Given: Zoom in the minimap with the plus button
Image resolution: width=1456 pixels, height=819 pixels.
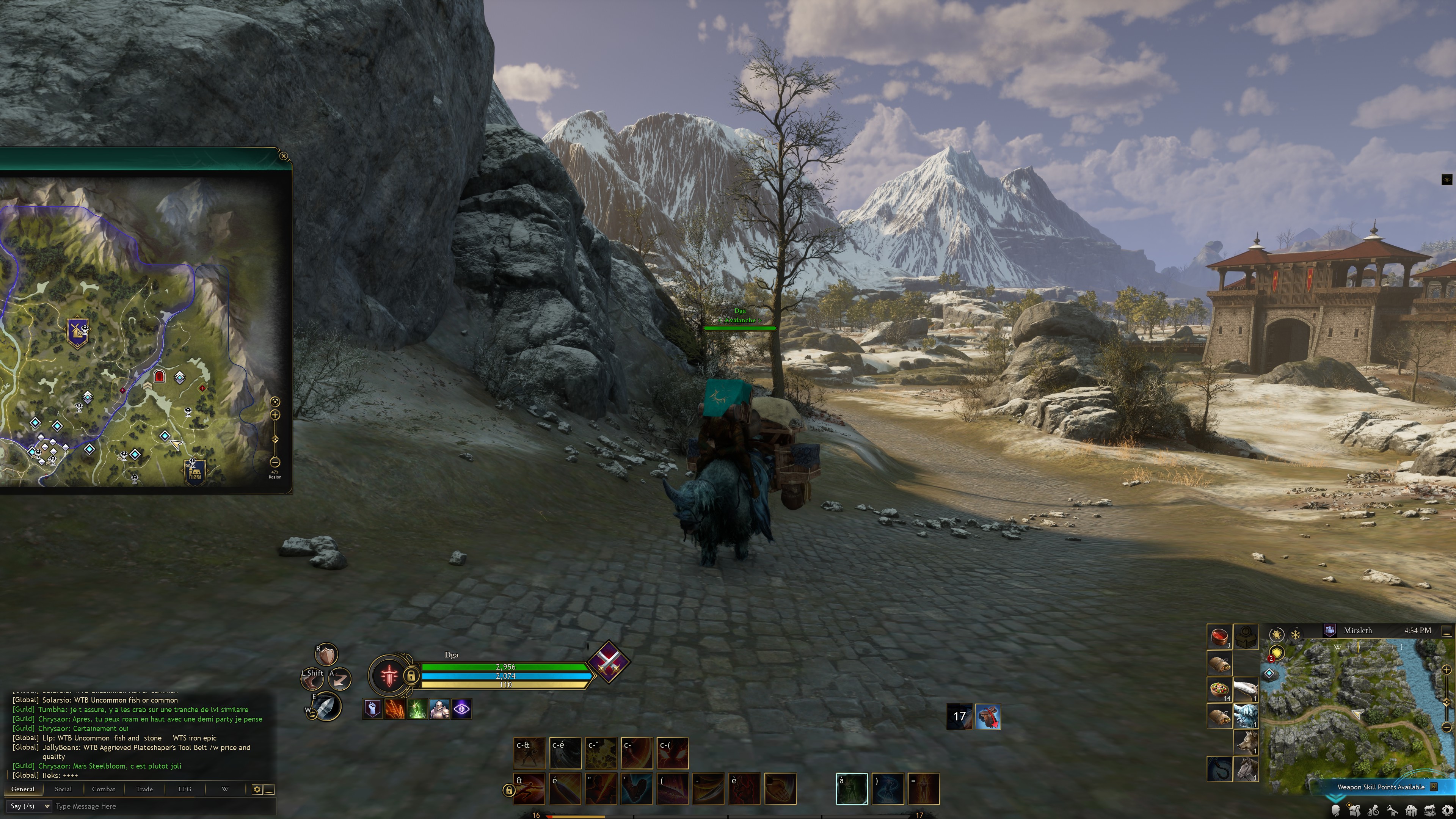Looking at the screenshot, I should pos(1447,670).
